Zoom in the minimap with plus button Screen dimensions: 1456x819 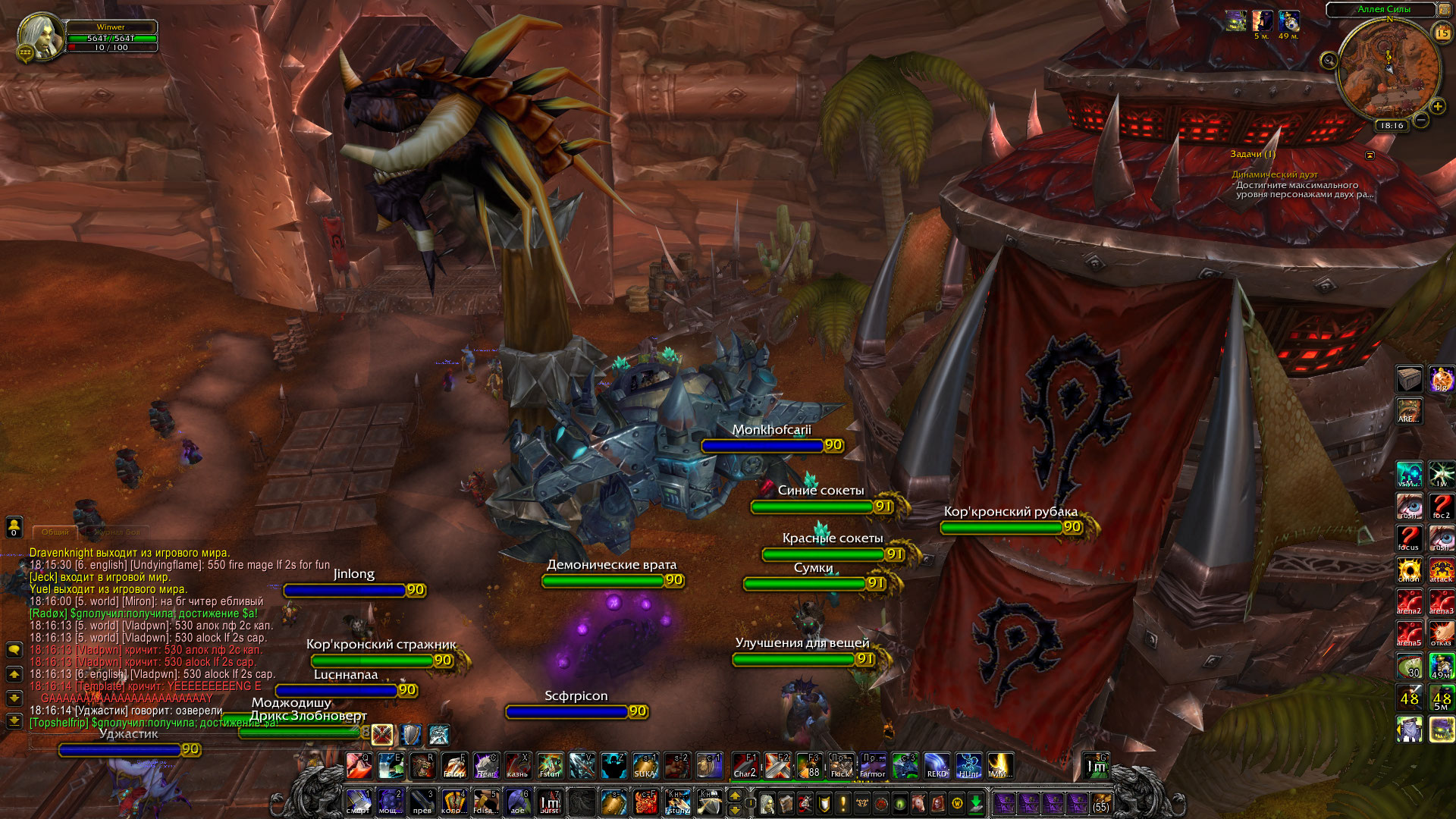(x=1437, y=107)
